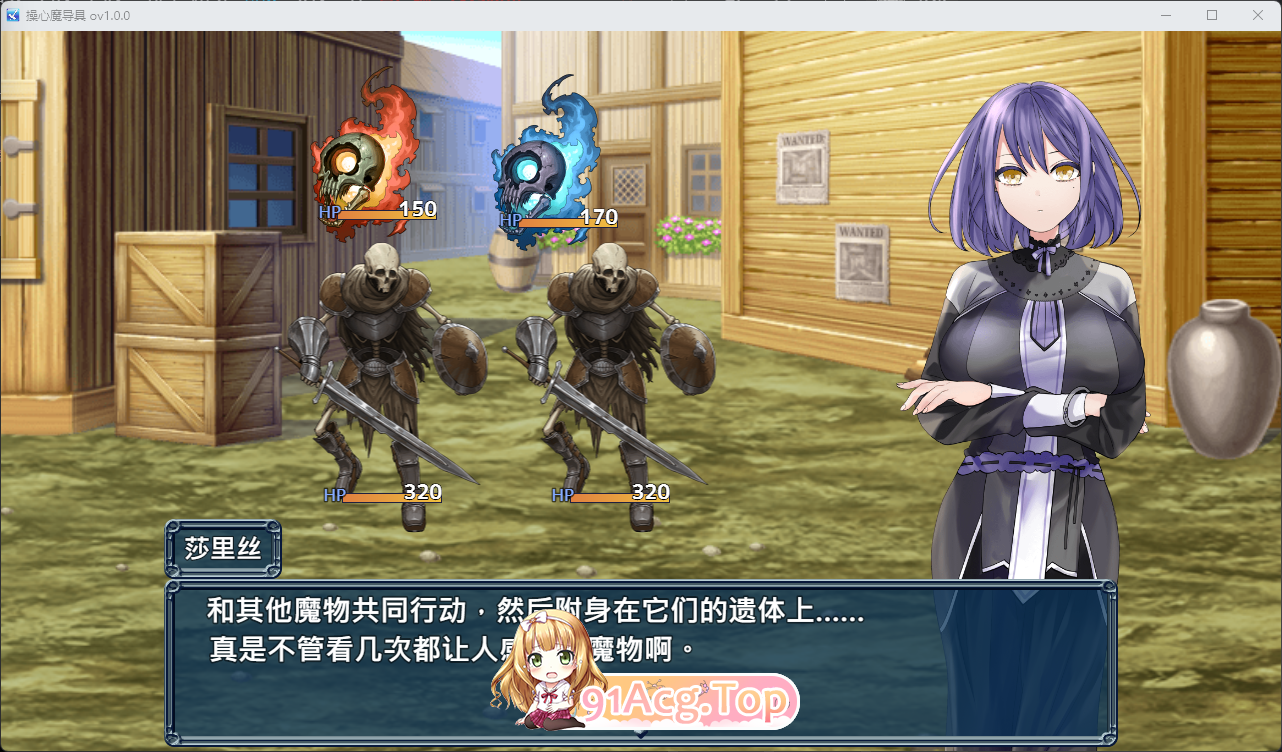Click the left skeleton's 320 HP bar

tap(390, 494)
